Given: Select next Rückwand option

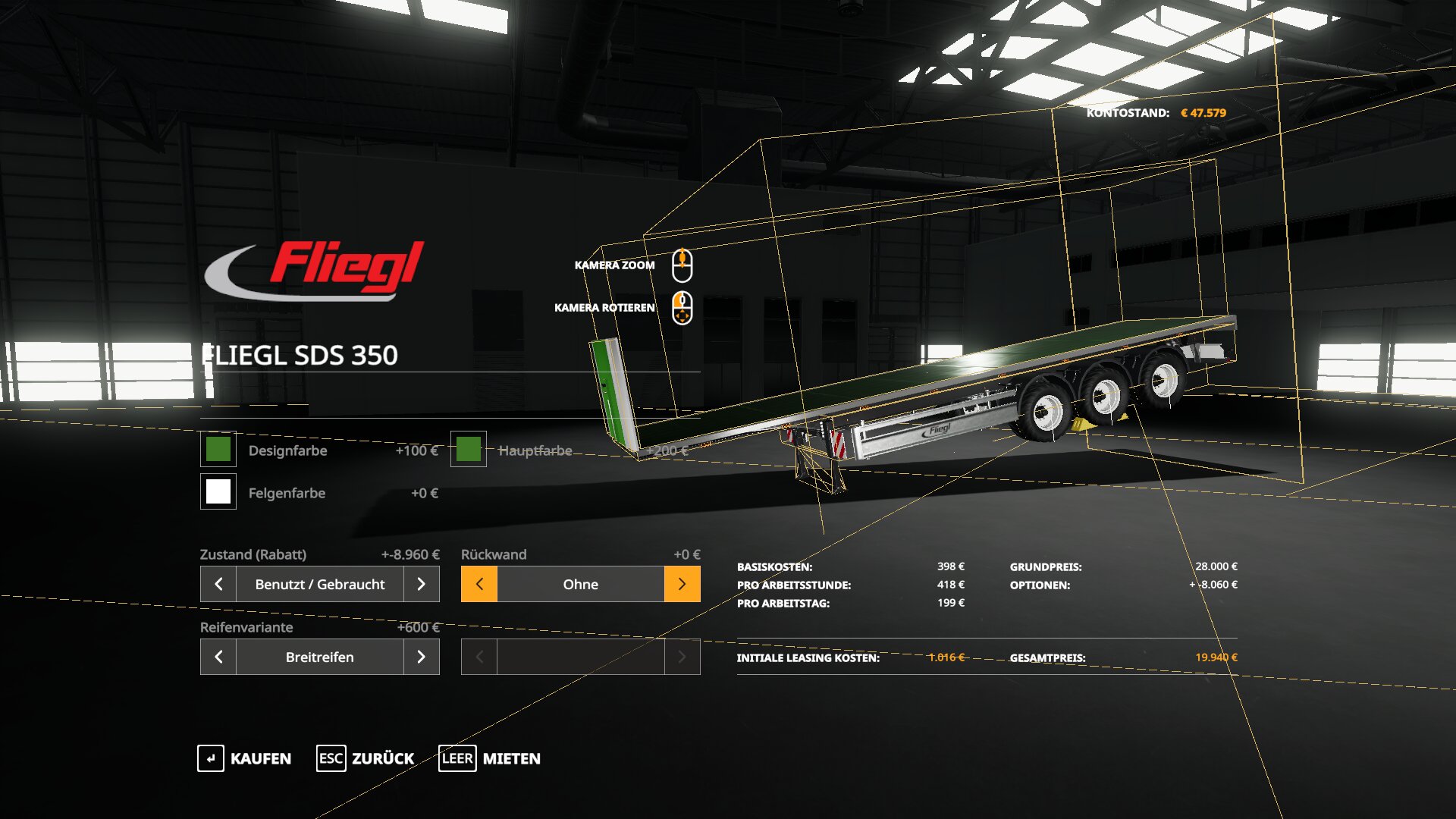Looking at the screenshot, I should point(682,584).
